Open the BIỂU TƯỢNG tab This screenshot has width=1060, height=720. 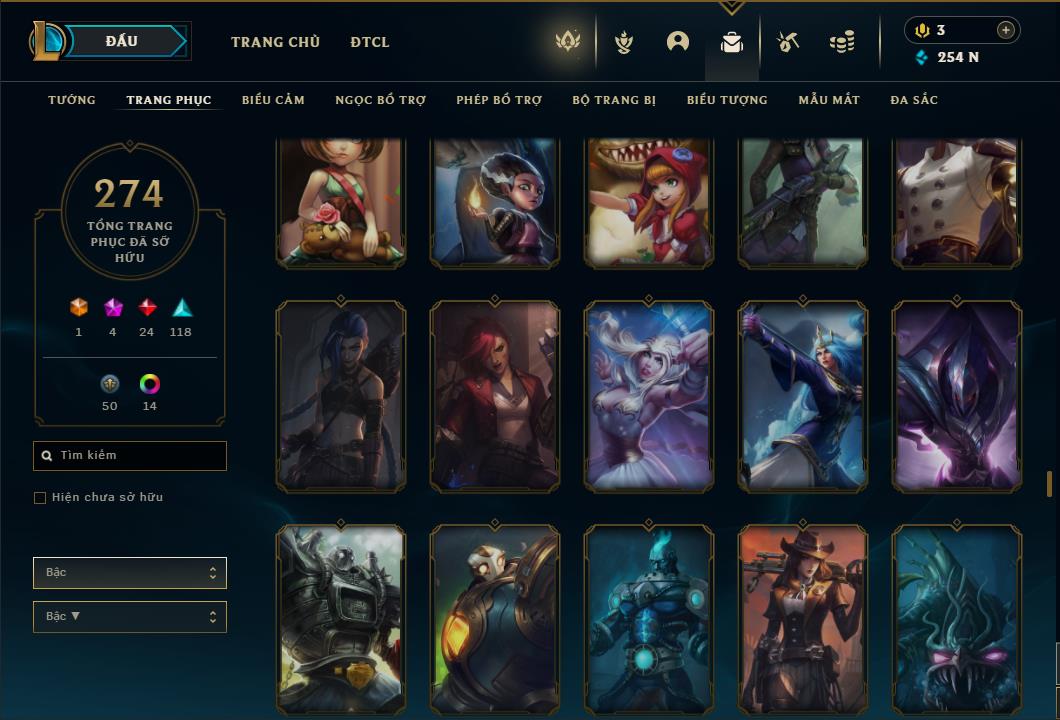click(727, 100)
